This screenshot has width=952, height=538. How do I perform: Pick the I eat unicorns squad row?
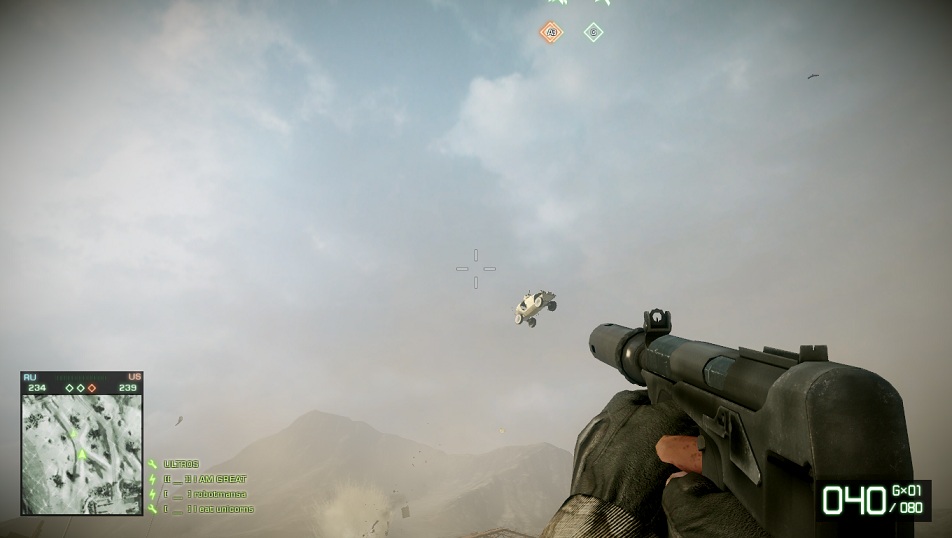[208, 509]
